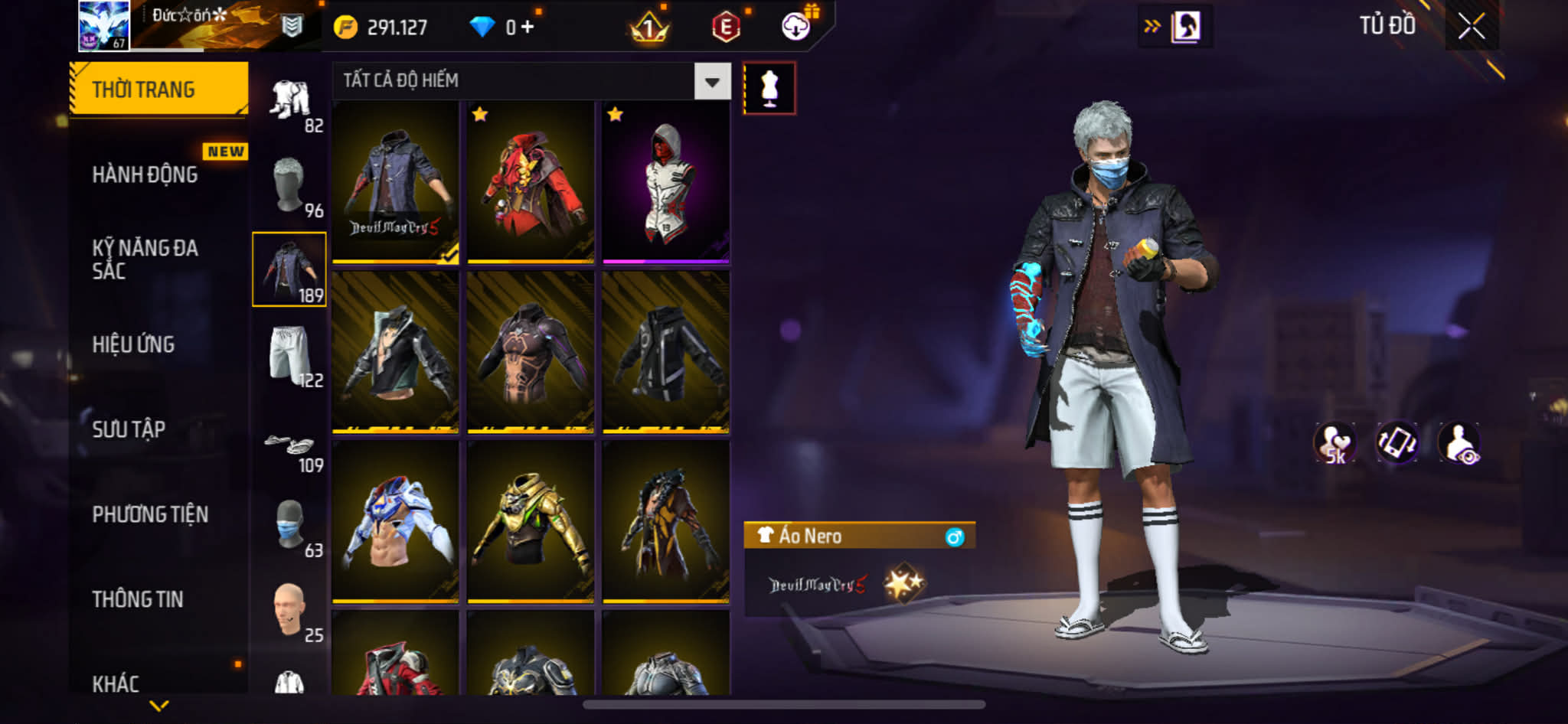Select the Devil May Cry Nero jacket
The height and width of the screenshot is (724, 1568).
(x=395, y=184)
